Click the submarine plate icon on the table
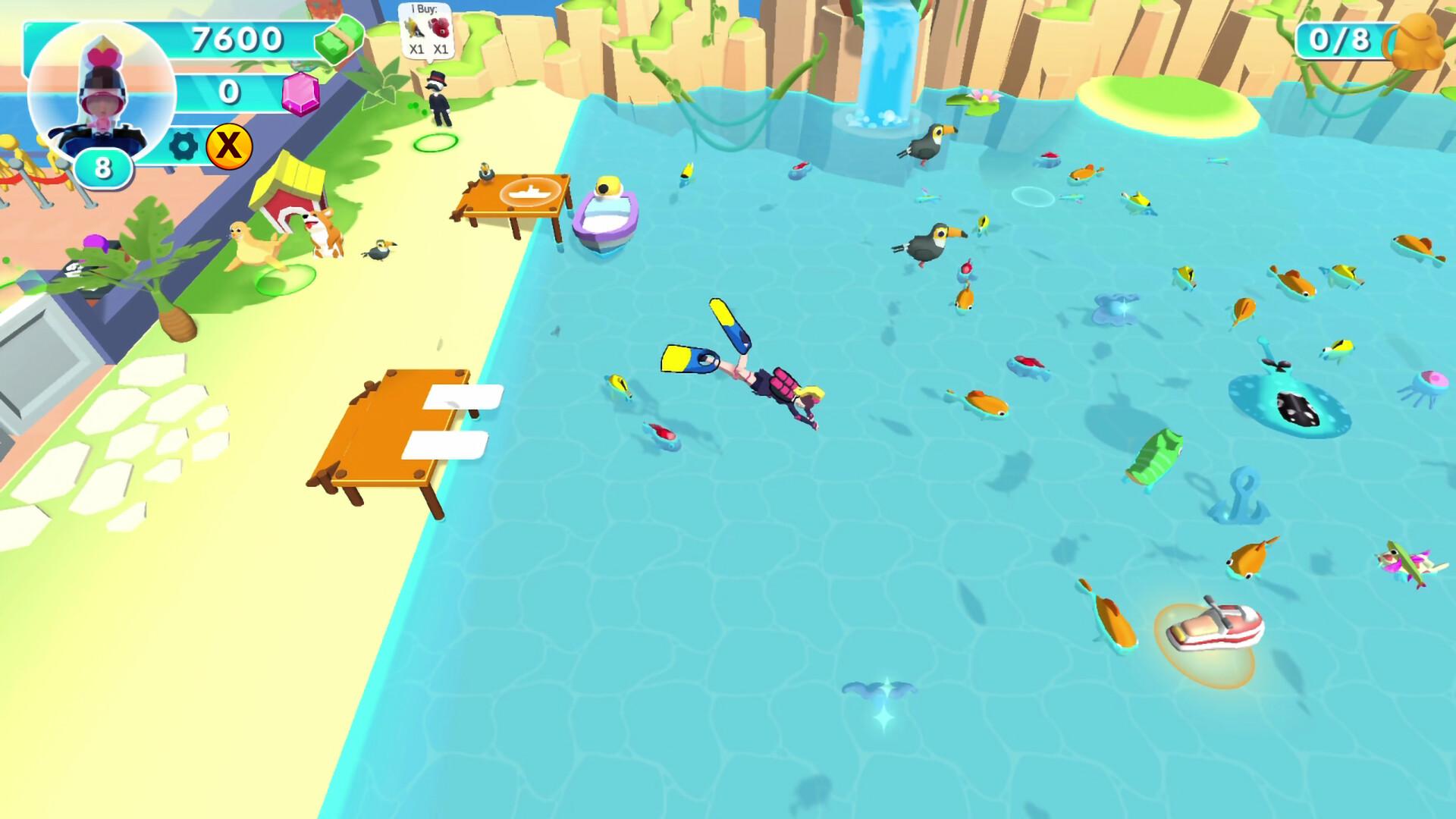This screenshot has height=819, width=1456. click(531, 193)
